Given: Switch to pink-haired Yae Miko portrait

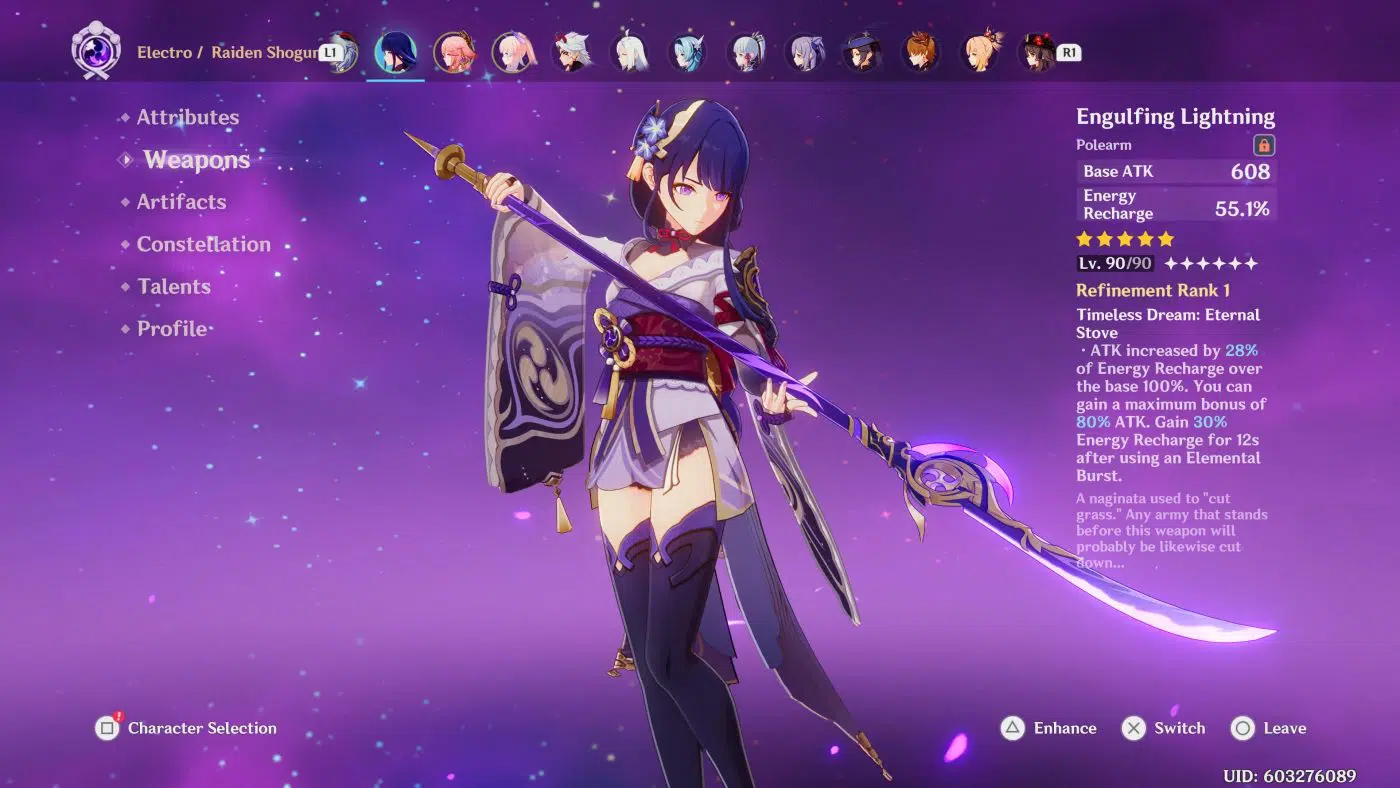Looking at the screenshot, I should pos(454,52).
